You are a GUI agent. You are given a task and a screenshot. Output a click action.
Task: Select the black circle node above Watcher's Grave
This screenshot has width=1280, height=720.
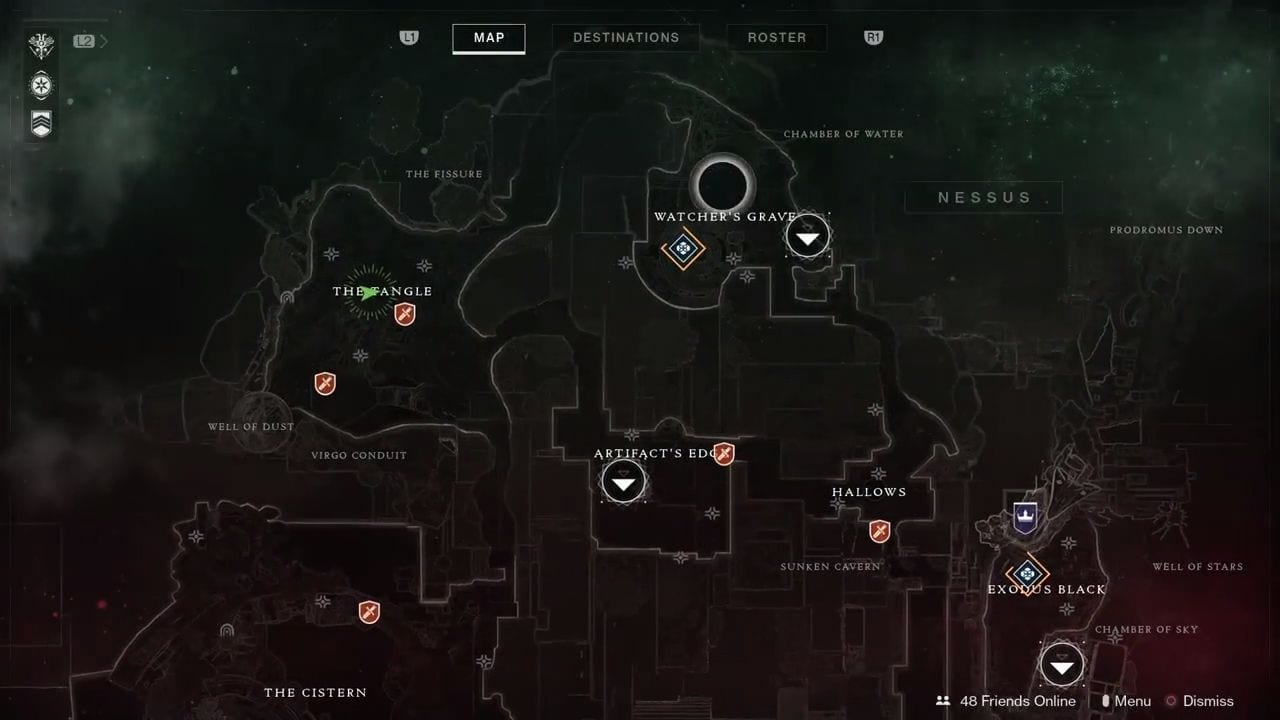click(722, 184)
